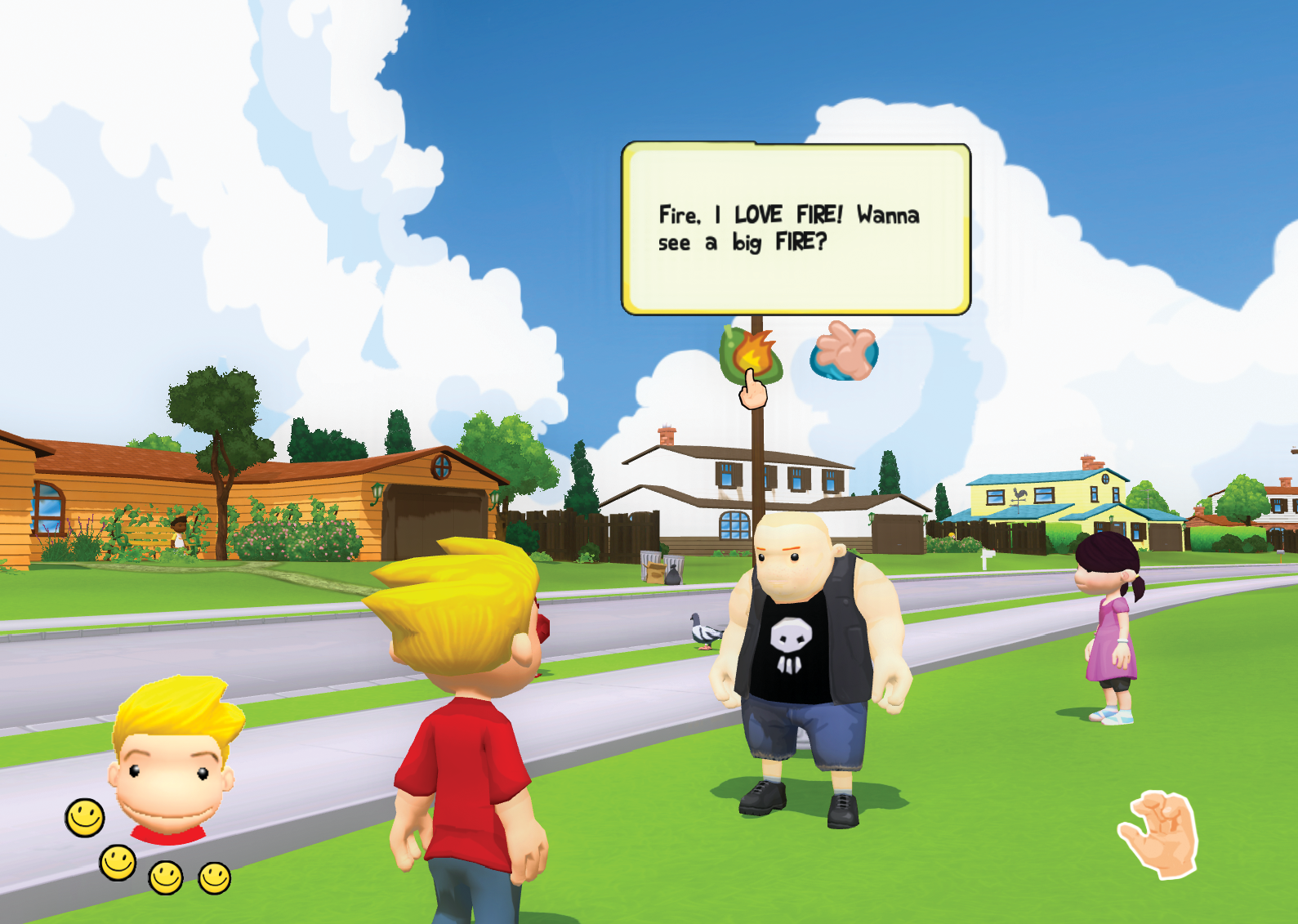The height and width of the screenshot is (924, 1298).
Task: Click the grabbing hand action icon
Action: point(1161,834)
